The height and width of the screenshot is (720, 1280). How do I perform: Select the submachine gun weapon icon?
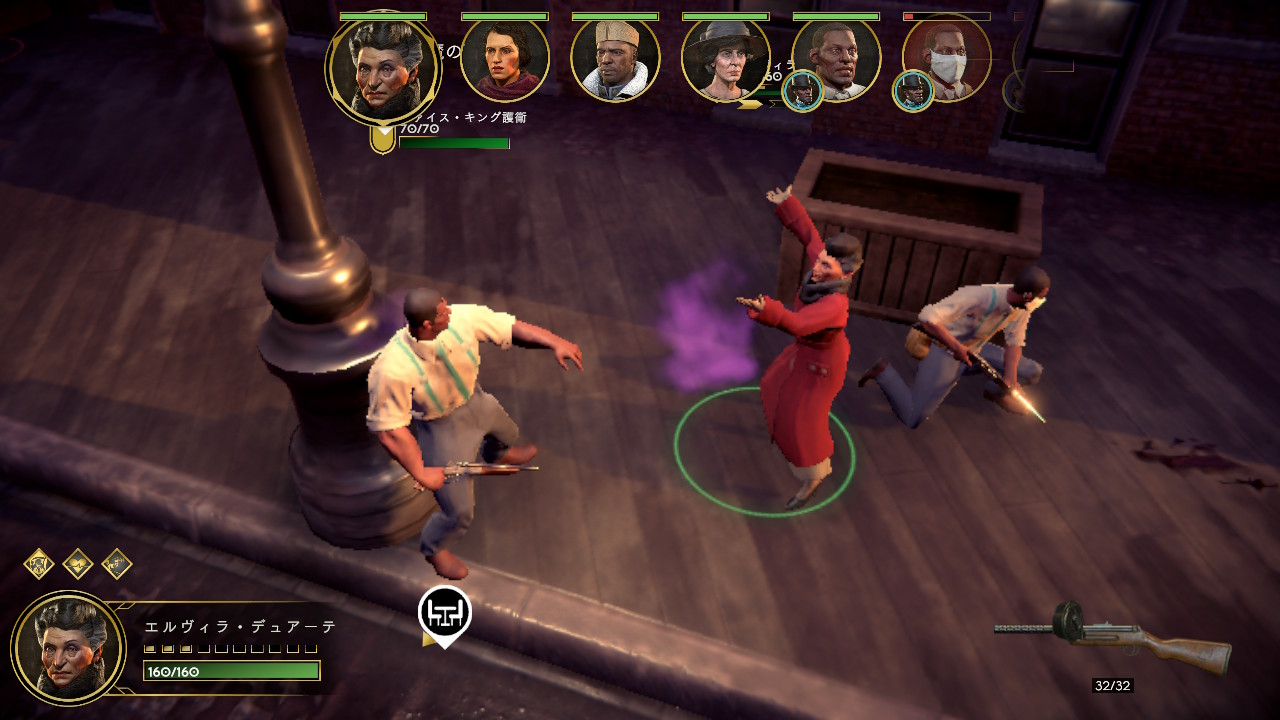pyautogui.click(x=1114, y=636)
